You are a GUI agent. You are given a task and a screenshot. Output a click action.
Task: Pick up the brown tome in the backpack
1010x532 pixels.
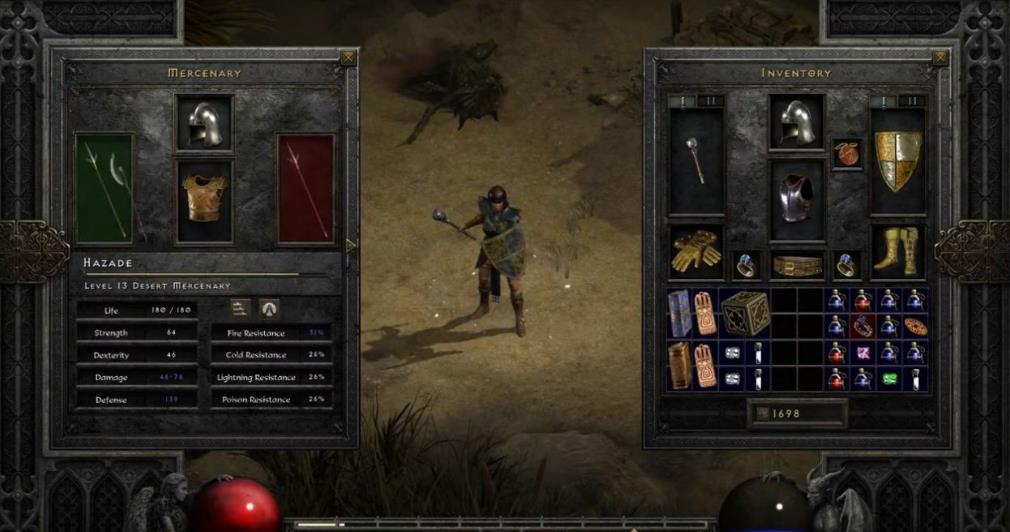point(679,365)
